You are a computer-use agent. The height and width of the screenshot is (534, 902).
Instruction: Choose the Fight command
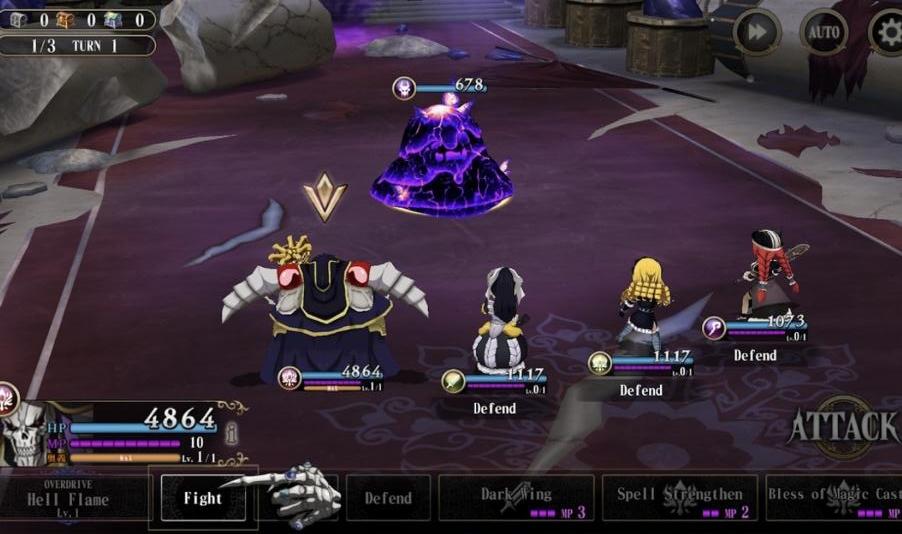point(203,498)
